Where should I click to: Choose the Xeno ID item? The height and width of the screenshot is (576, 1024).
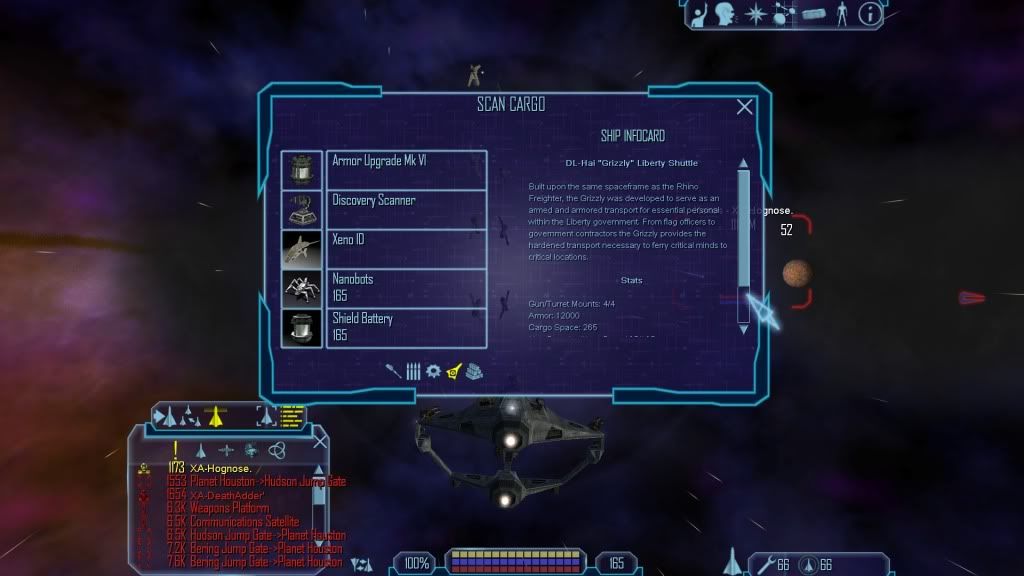click(406, 248)
